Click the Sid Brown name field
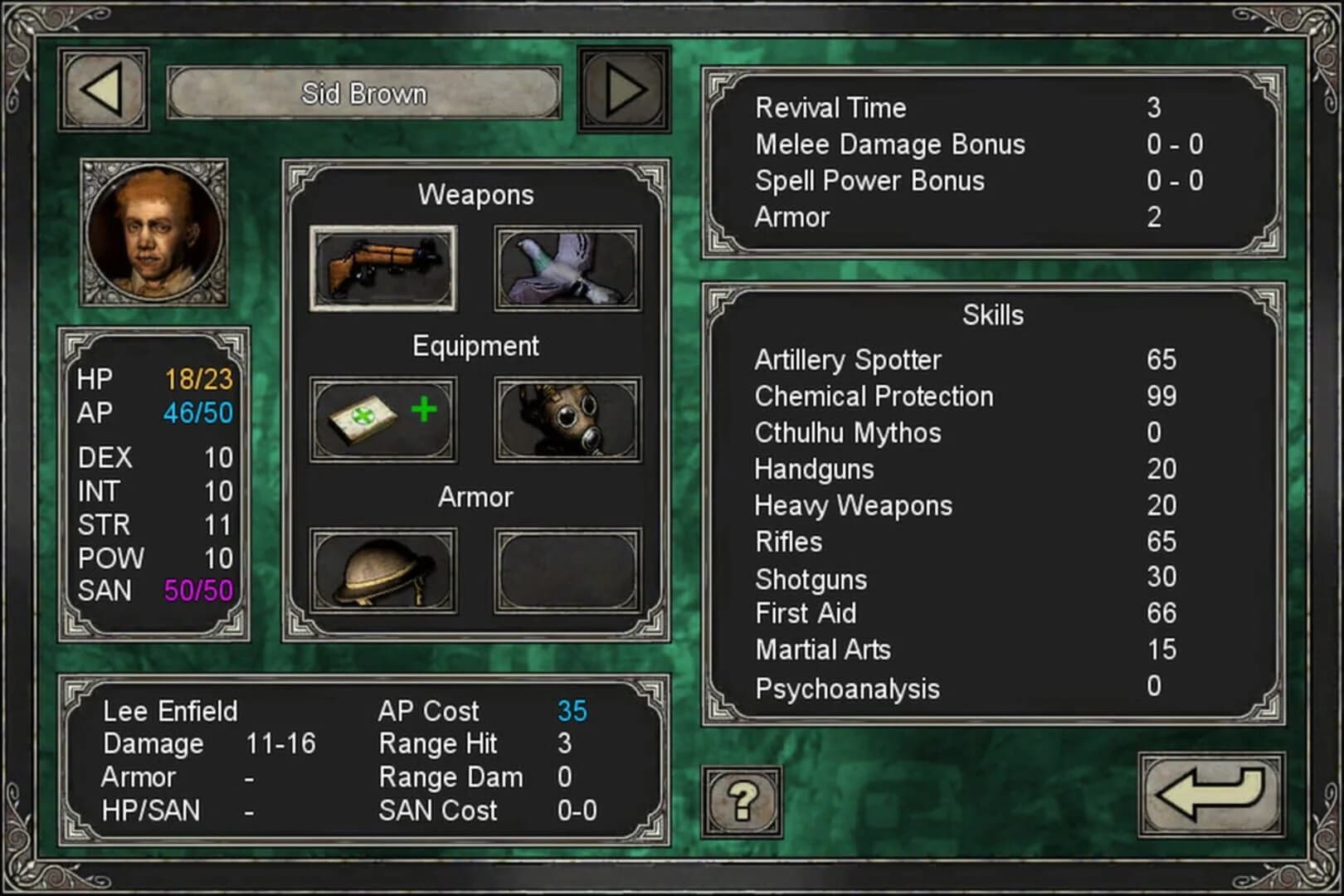This screenshot has width=1344, height=896. pos(363,94)
